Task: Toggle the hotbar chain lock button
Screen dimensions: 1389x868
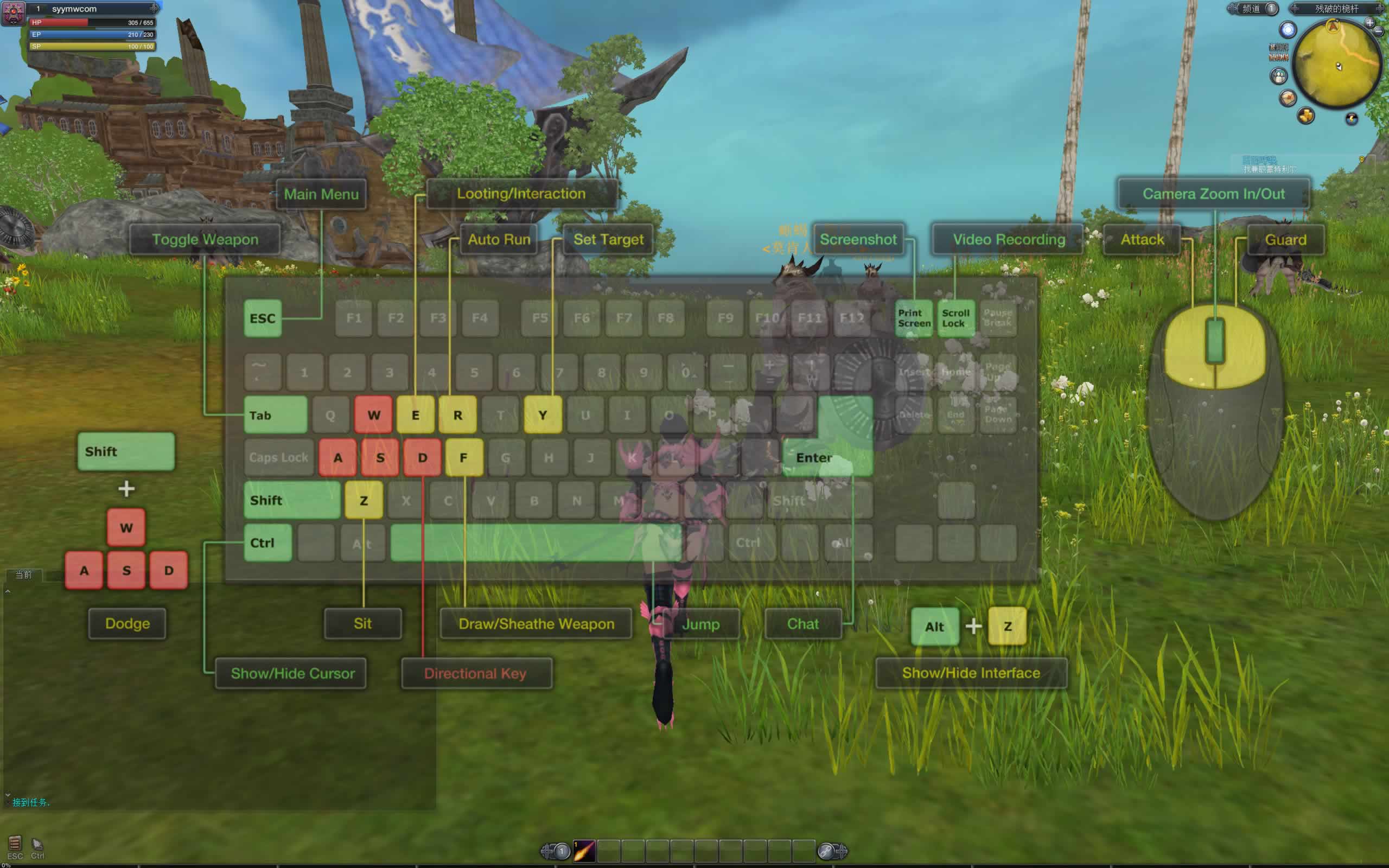Action: pyautogui.click(x=826, y=851)
